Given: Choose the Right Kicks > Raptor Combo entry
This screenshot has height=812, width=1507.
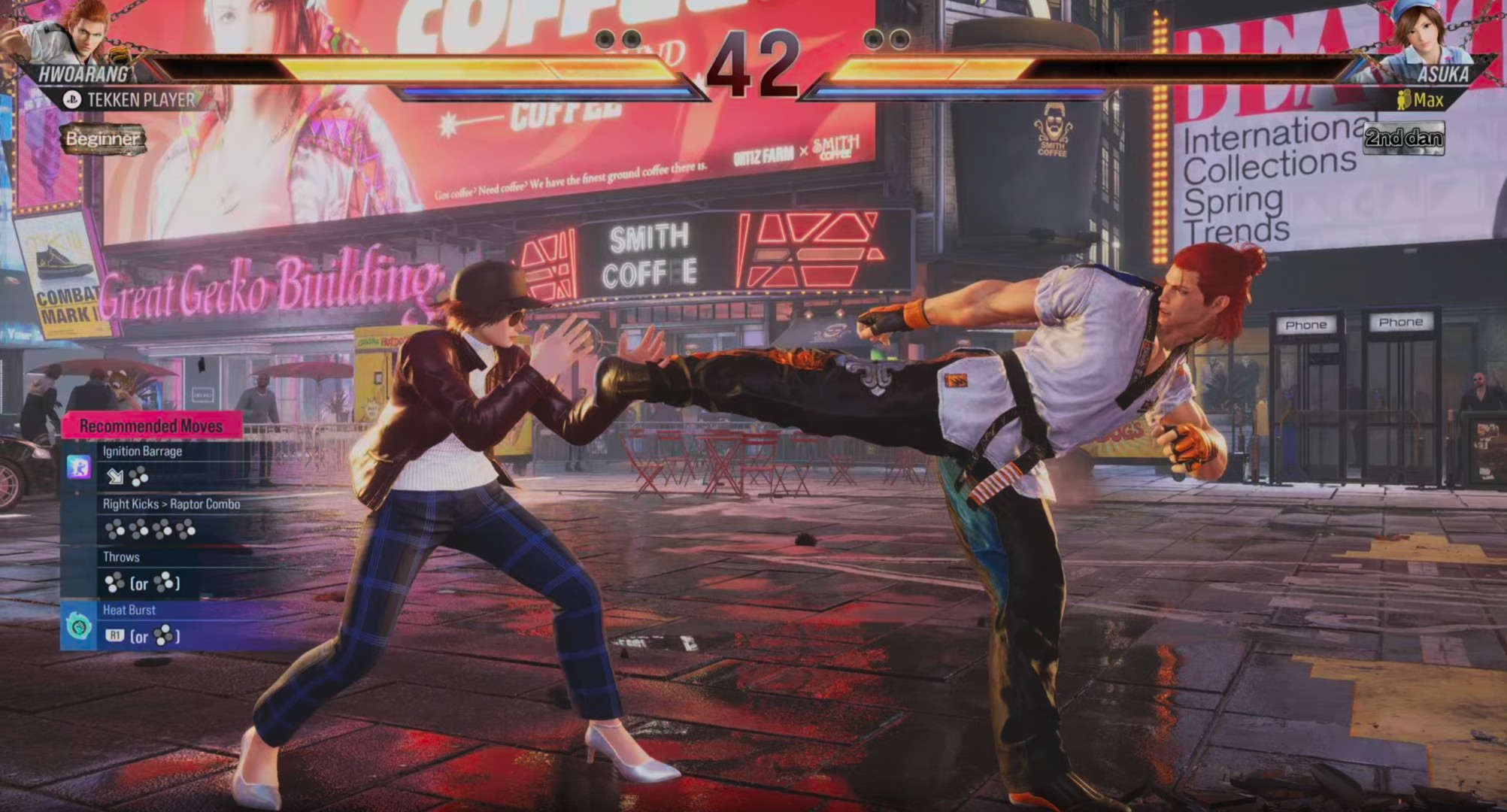Looking at the screenshot, I should [171, 504].
